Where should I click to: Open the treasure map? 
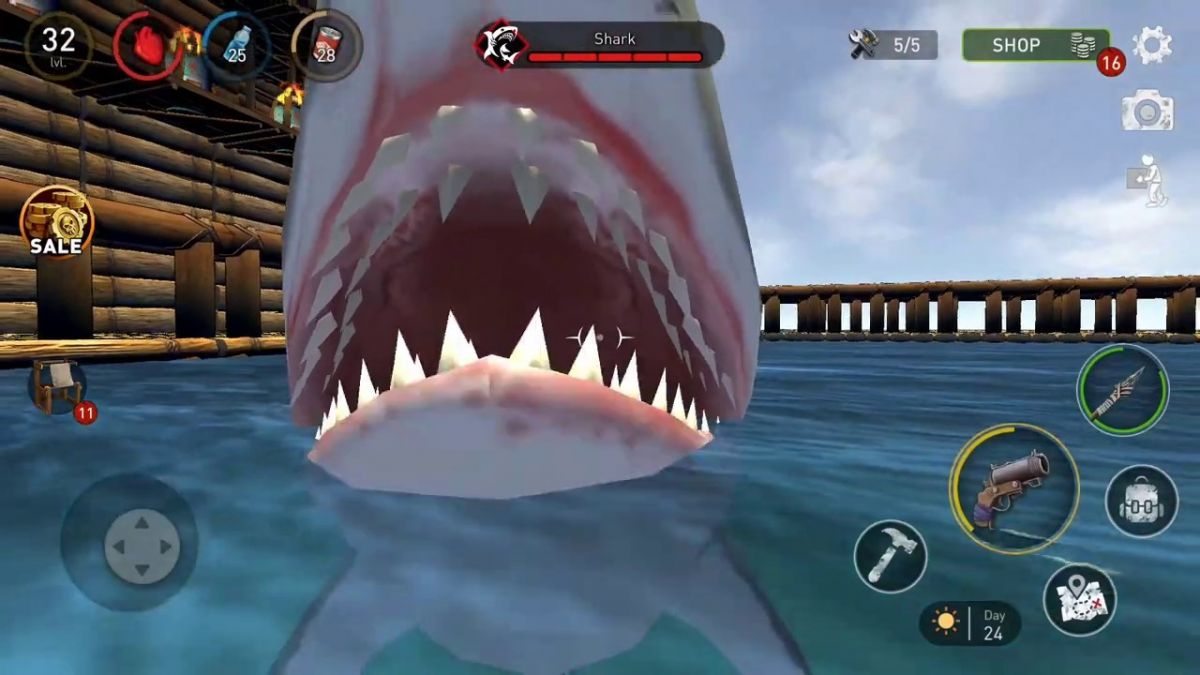click(1079, 599)
